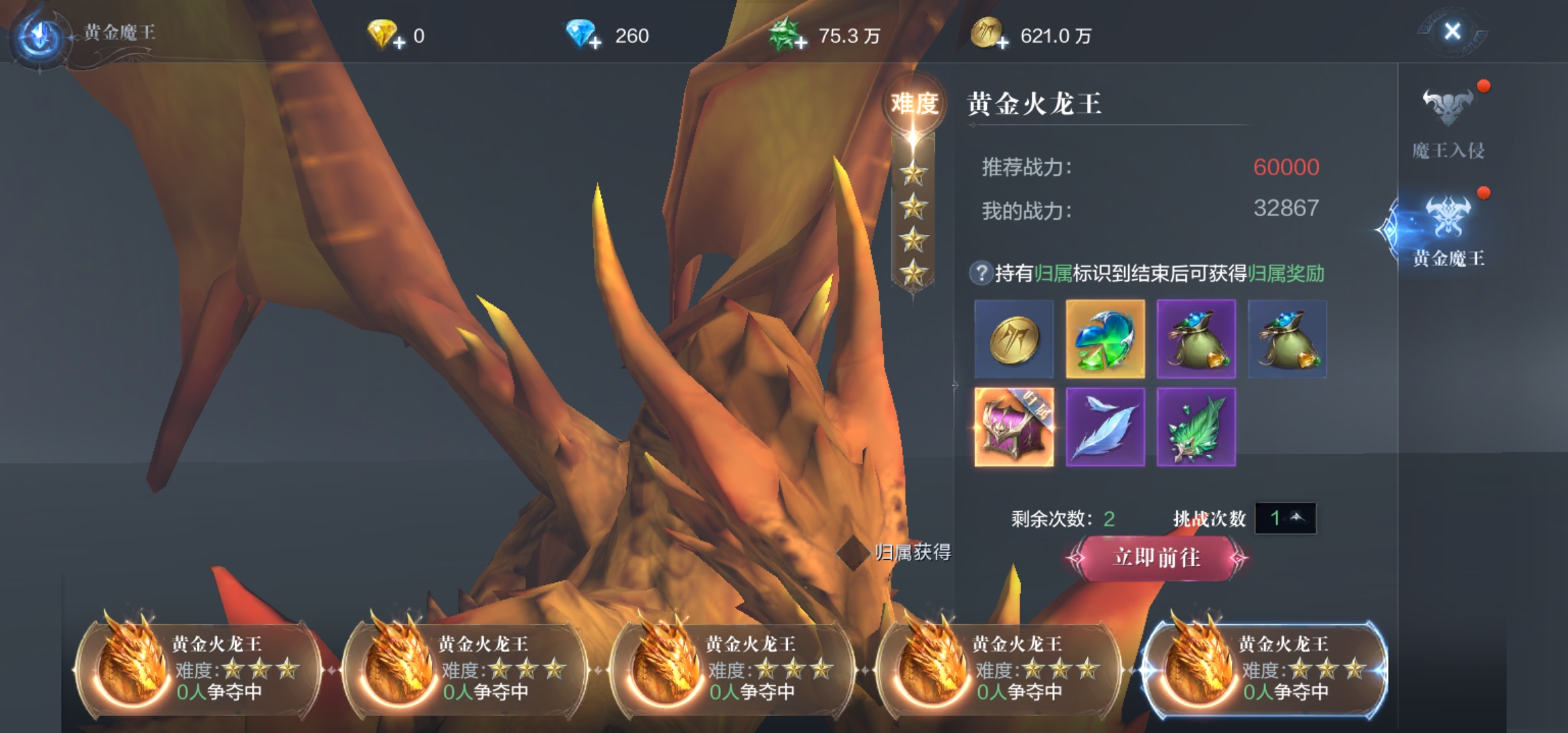Add blue diamonds from the top bar

(595, 43)
